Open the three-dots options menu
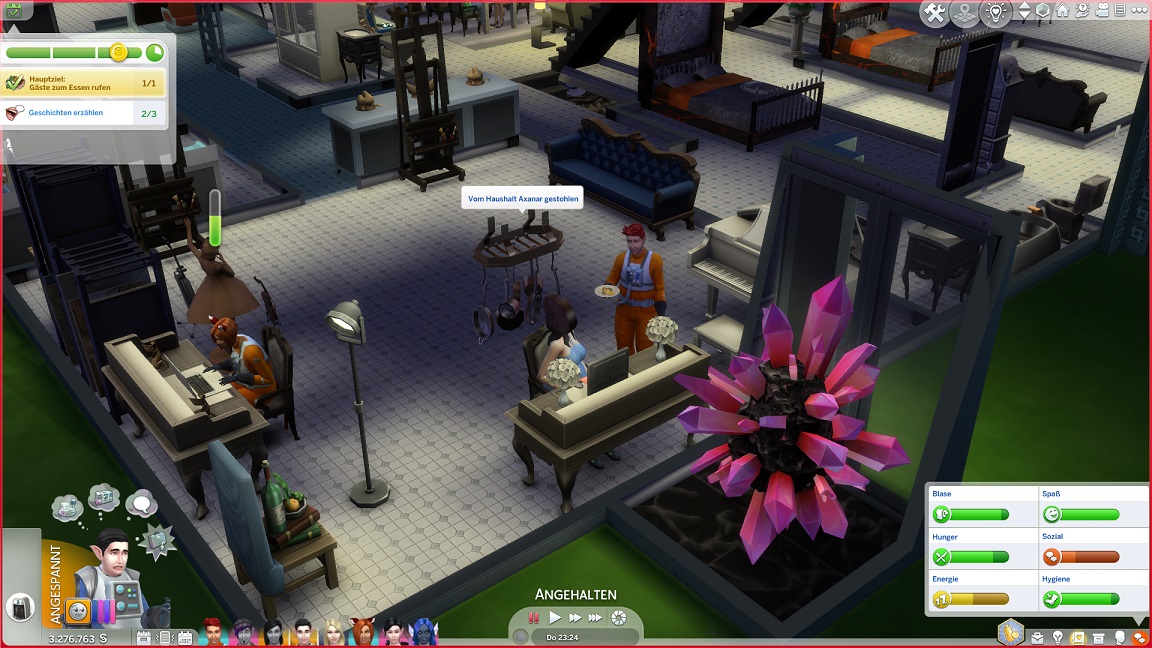 [x=1138, y=11]
